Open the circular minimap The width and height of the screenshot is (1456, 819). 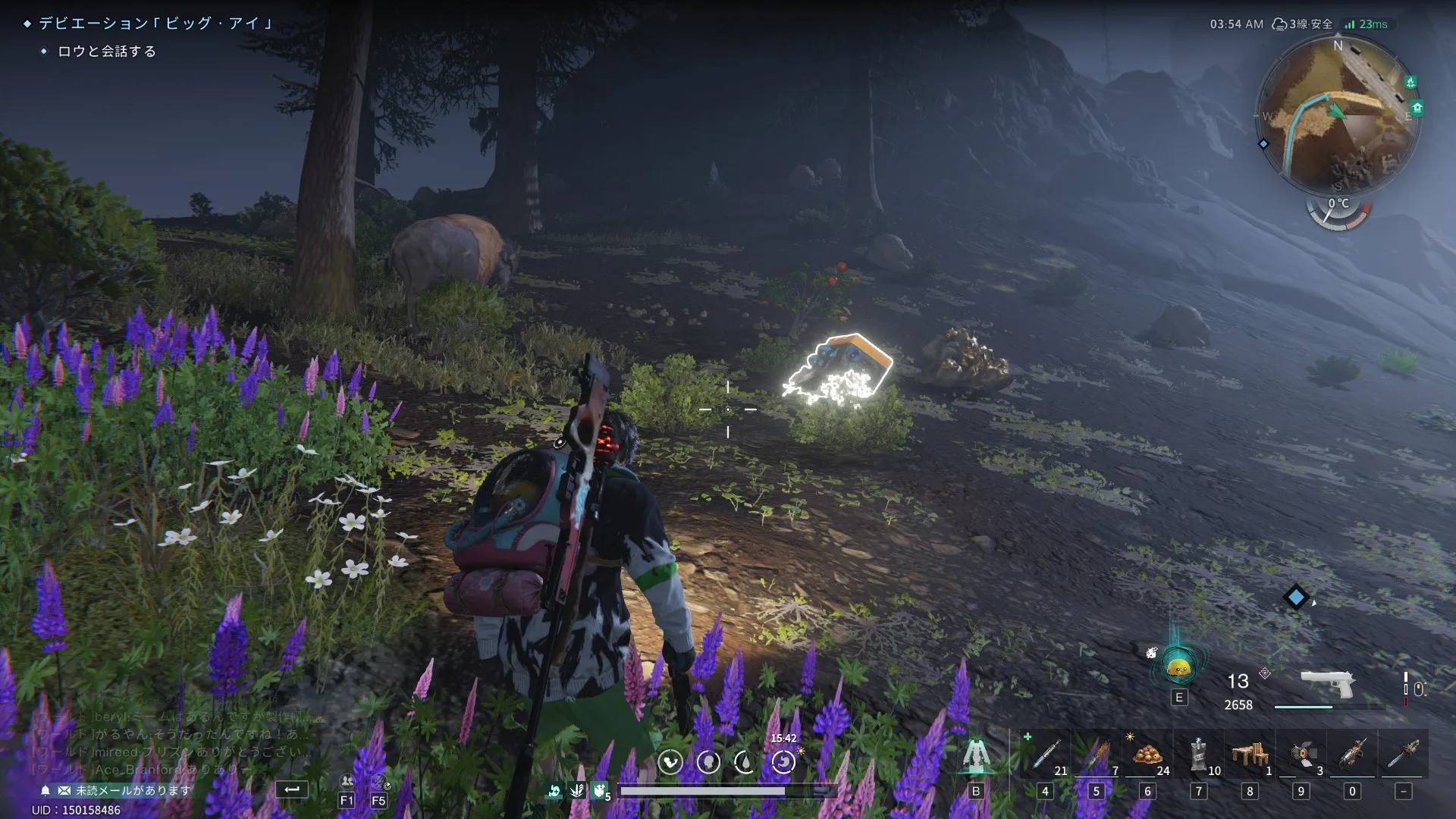pyautogui.click(x=1338, y=114)
